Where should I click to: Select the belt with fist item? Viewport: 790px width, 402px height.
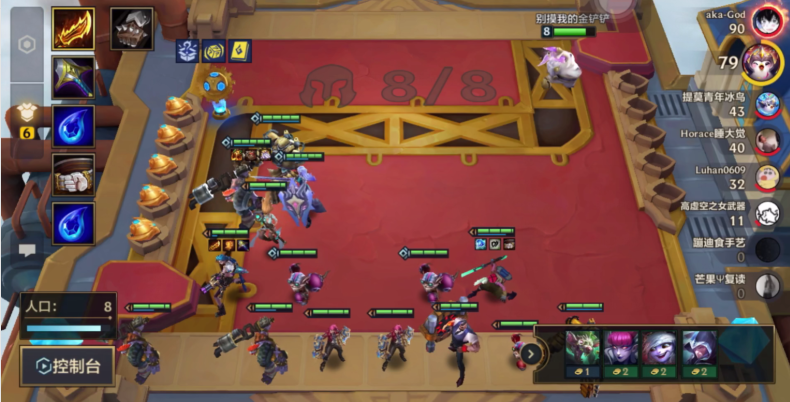click(73, 174)
